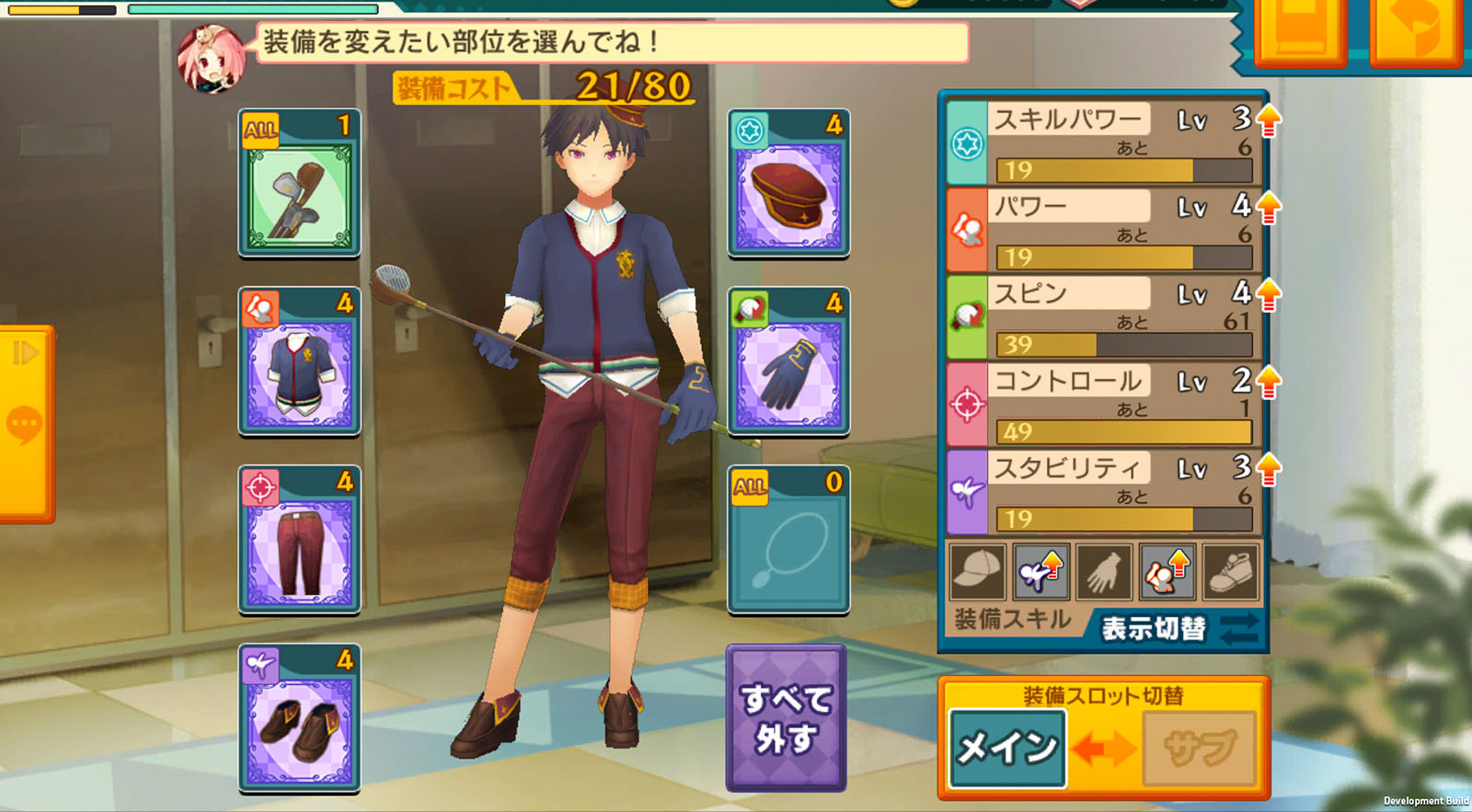The width and height of the screenshot is (1472, 812).
Task: Open the orange chat bubble side tab
Action: point(25,423)
